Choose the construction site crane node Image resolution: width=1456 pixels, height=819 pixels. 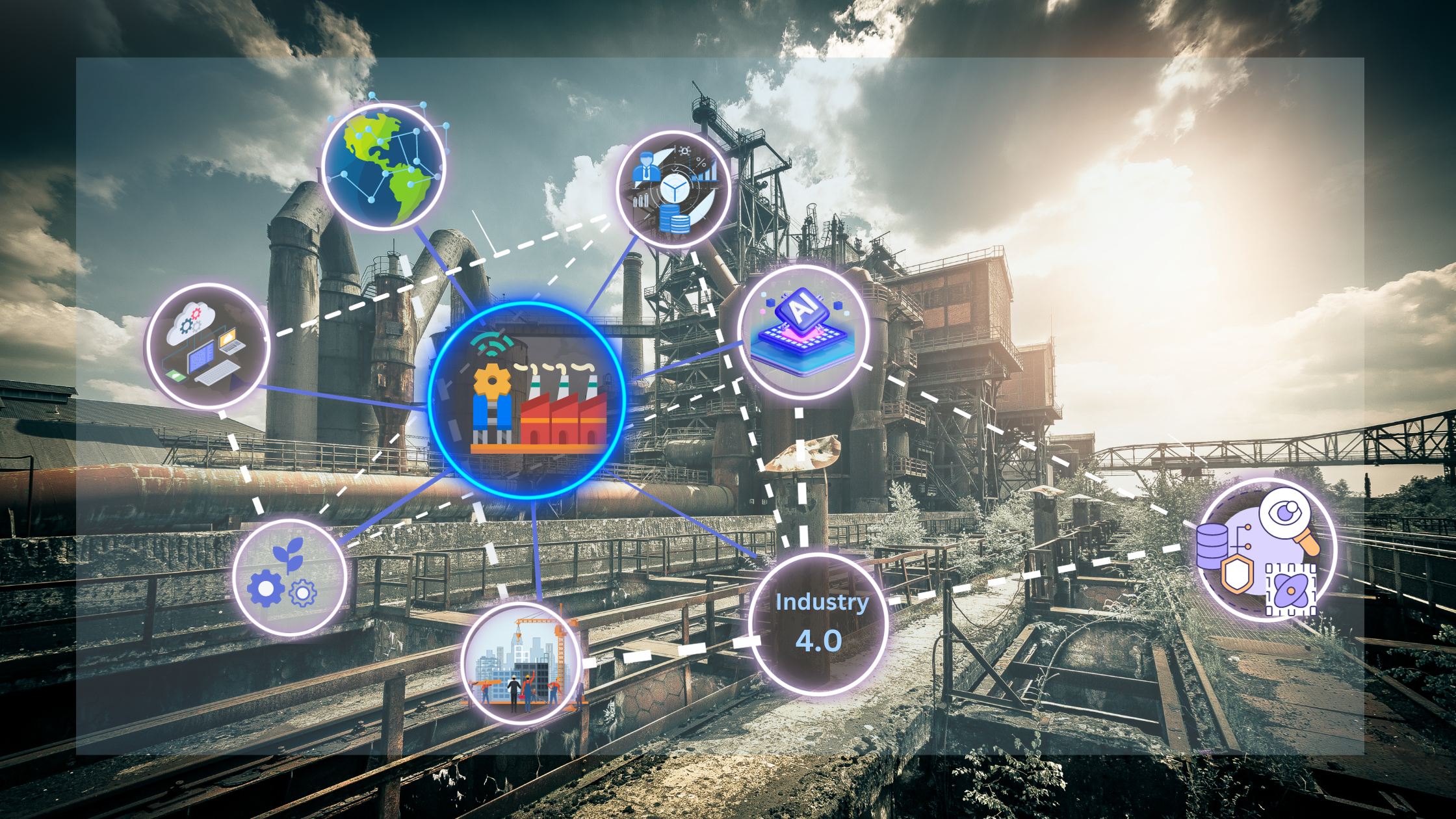521,662
